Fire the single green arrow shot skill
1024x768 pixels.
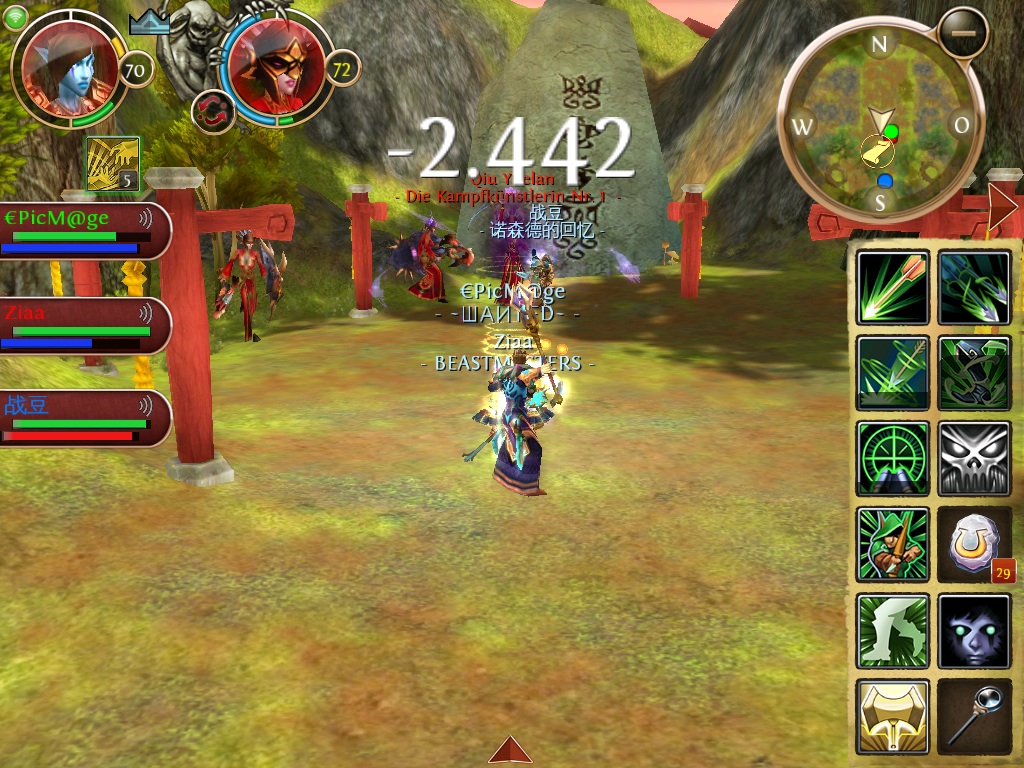(x=892, y=288)
